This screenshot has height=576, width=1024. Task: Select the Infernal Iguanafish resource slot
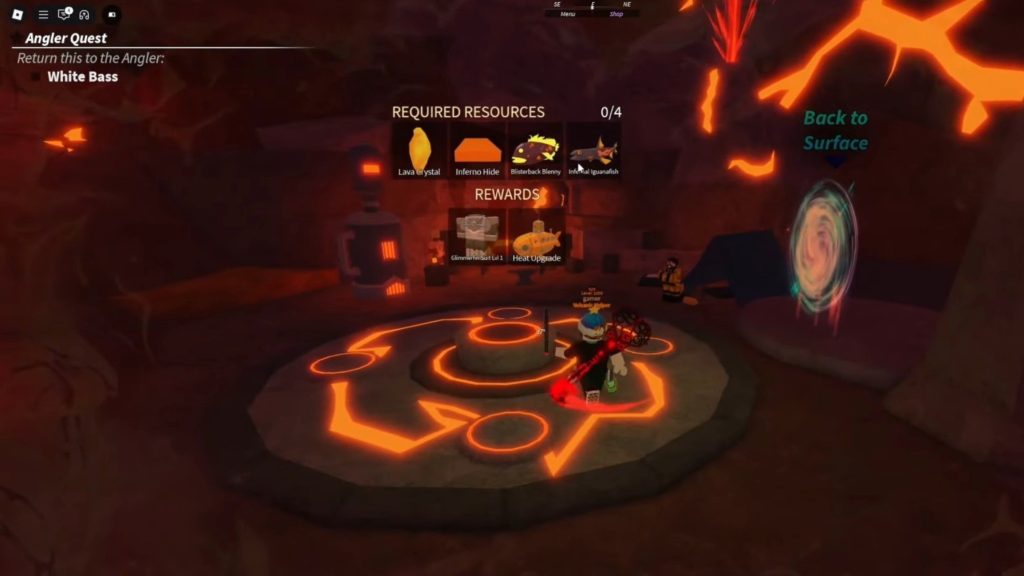click(x=594, y=151)
